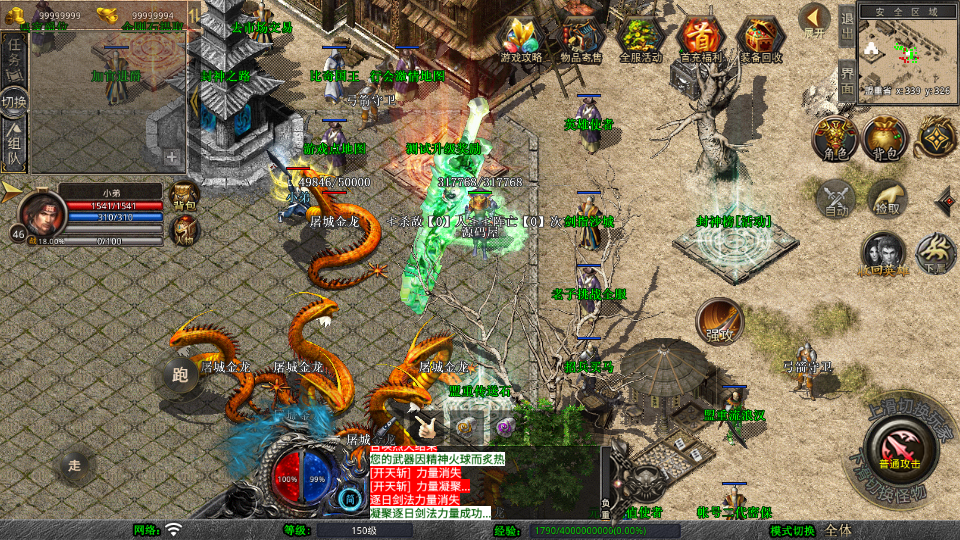Screen dimensions: 960x540
Task: Open the 角色 character panel
Action: [833, 138]
